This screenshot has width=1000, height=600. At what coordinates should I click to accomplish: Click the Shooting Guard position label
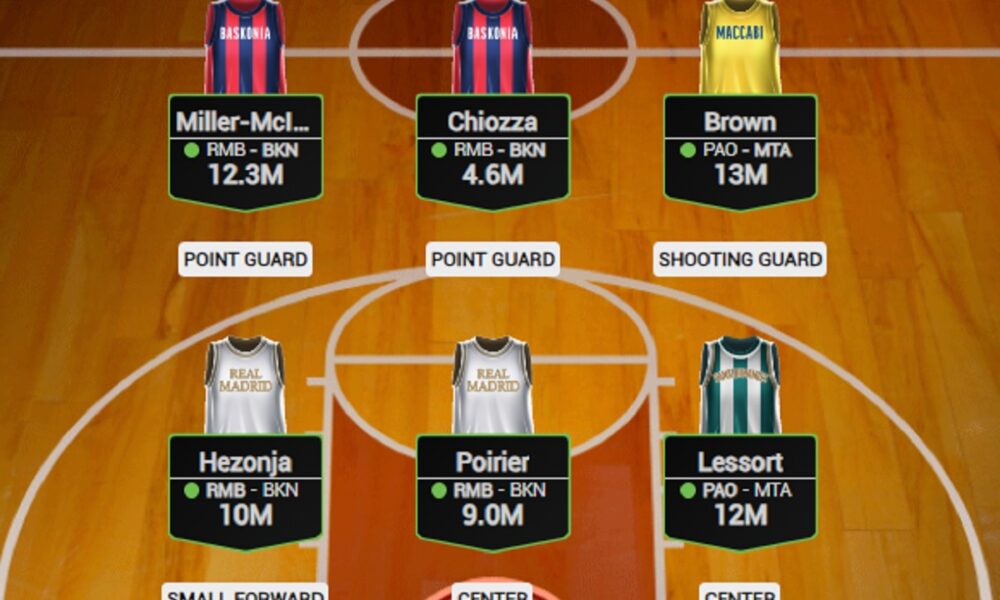point(740,260)
